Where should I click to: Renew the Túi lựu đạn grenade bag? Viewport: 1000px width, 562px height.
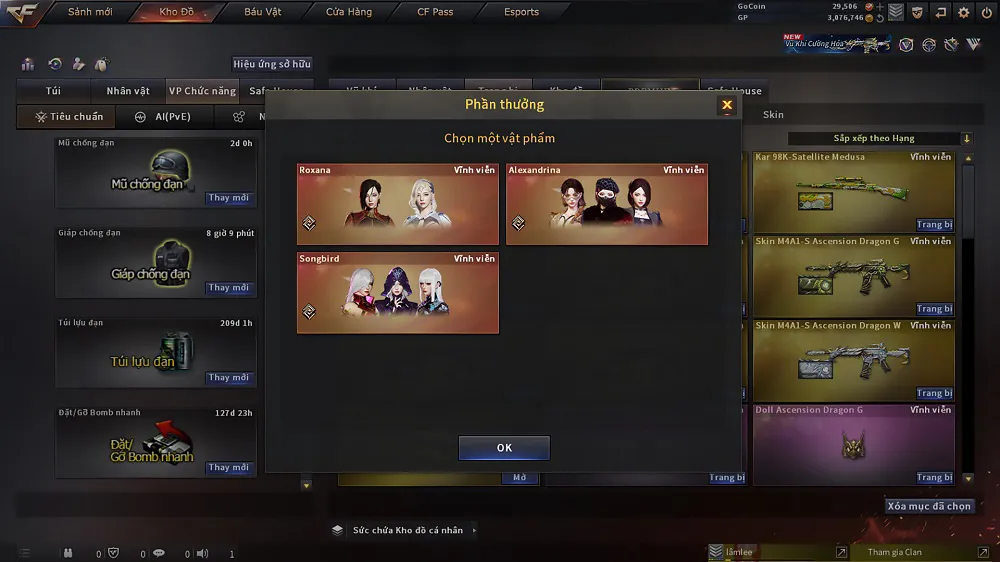(228, 378)
